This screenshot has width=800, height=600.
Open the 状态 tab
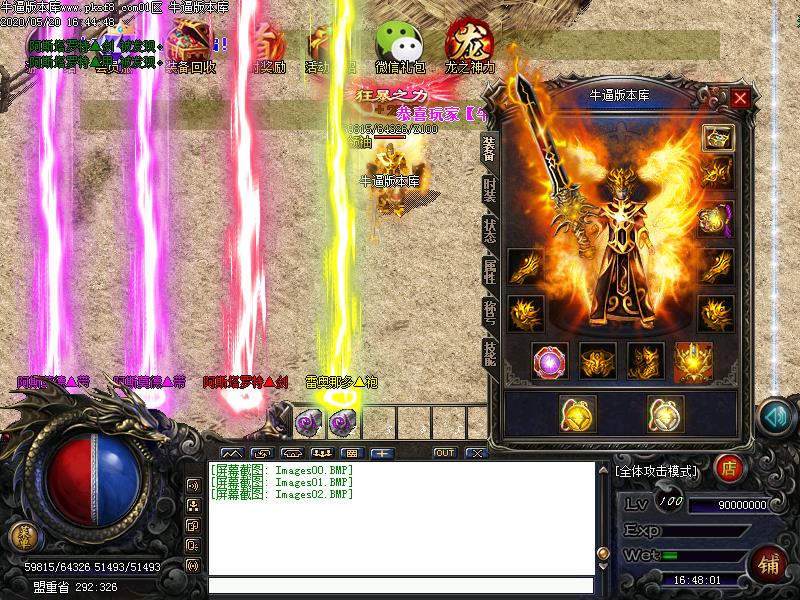point(489,229)
